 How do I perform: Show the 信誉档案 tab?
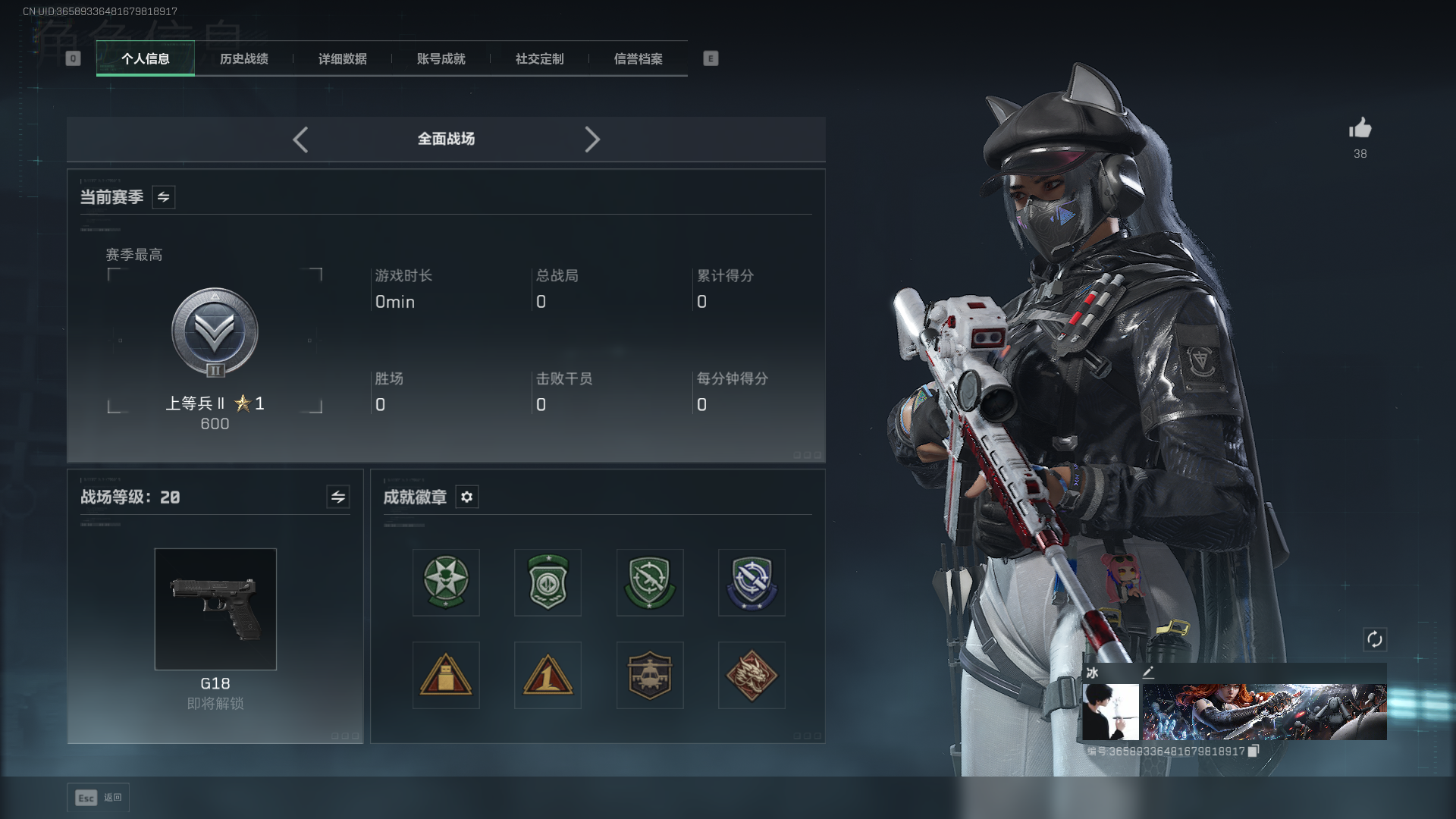coord(638,59)
